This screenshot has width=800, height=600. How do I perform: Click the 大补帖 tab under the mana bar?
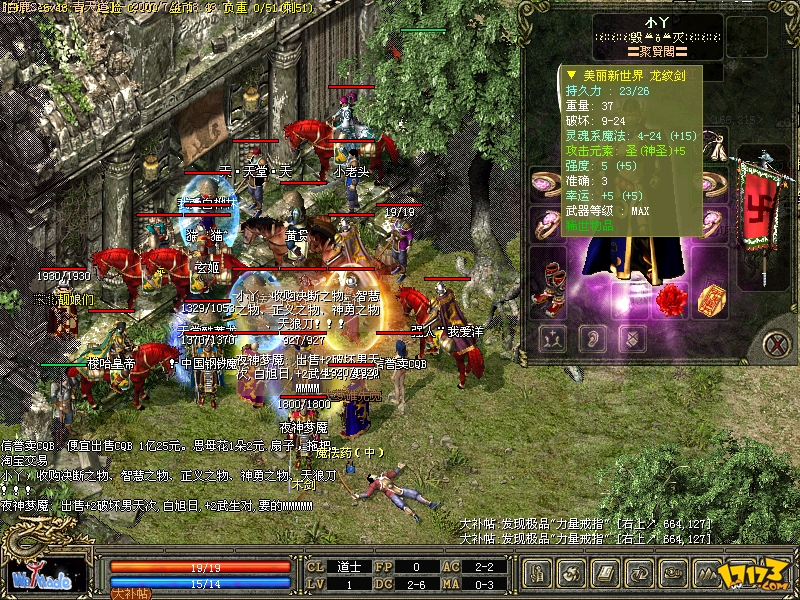tap(130, 593)
